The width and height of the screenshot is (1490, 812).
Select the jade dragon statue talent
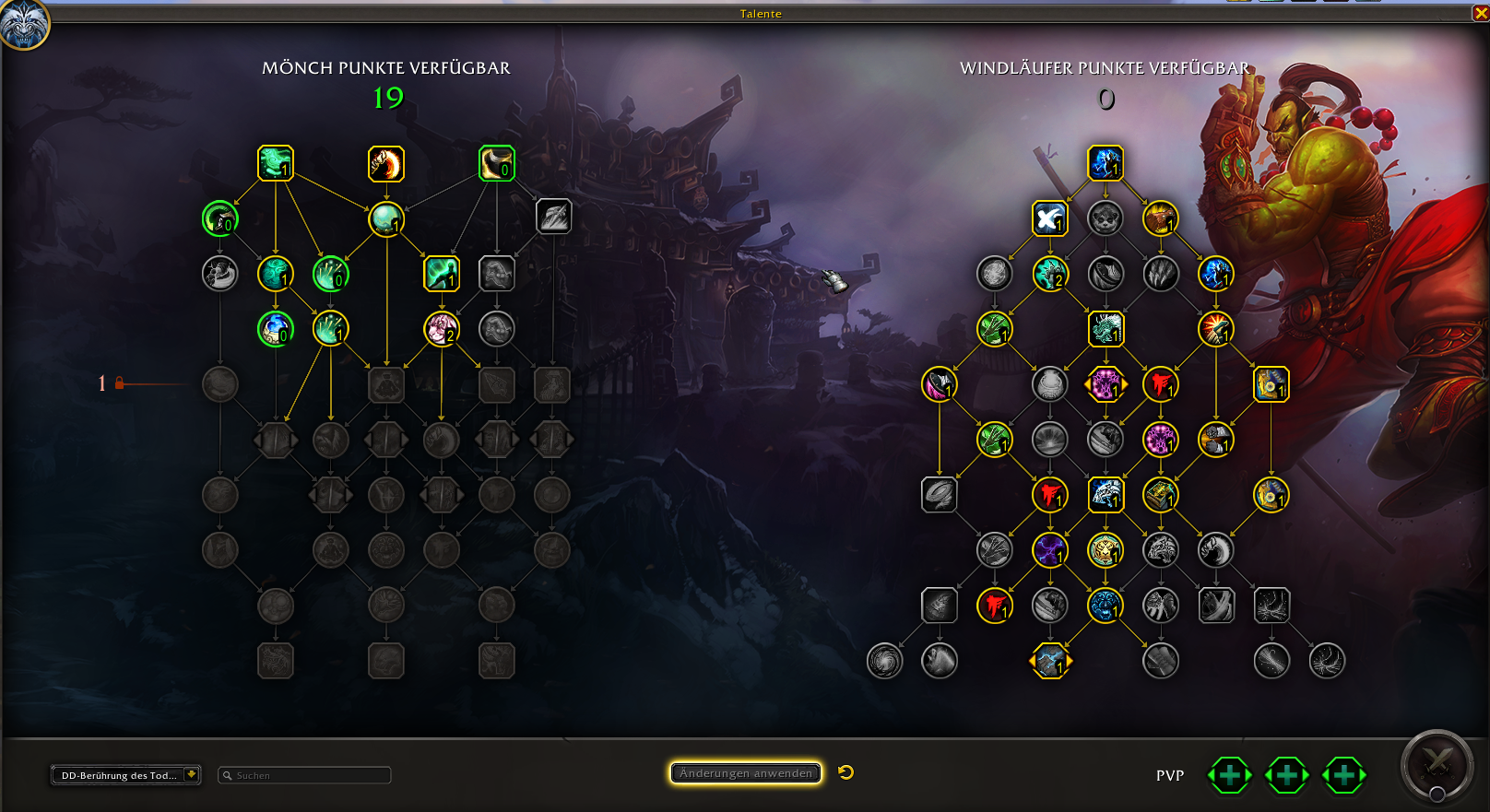tap(1106, 329)
